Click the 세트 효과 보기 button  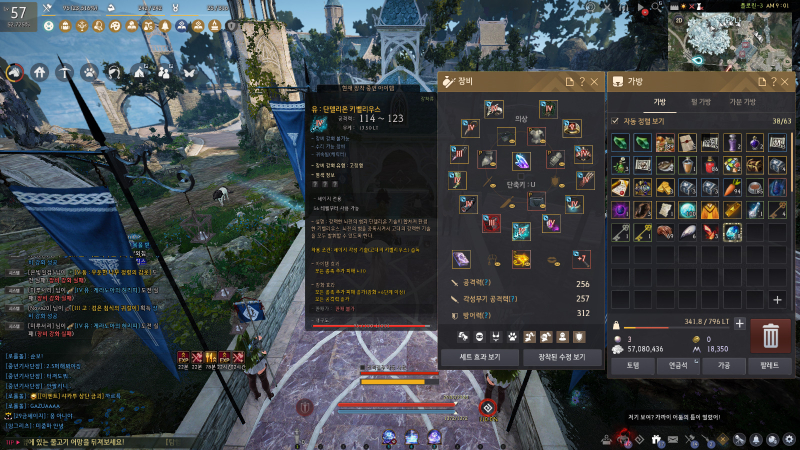click(479, 357)
